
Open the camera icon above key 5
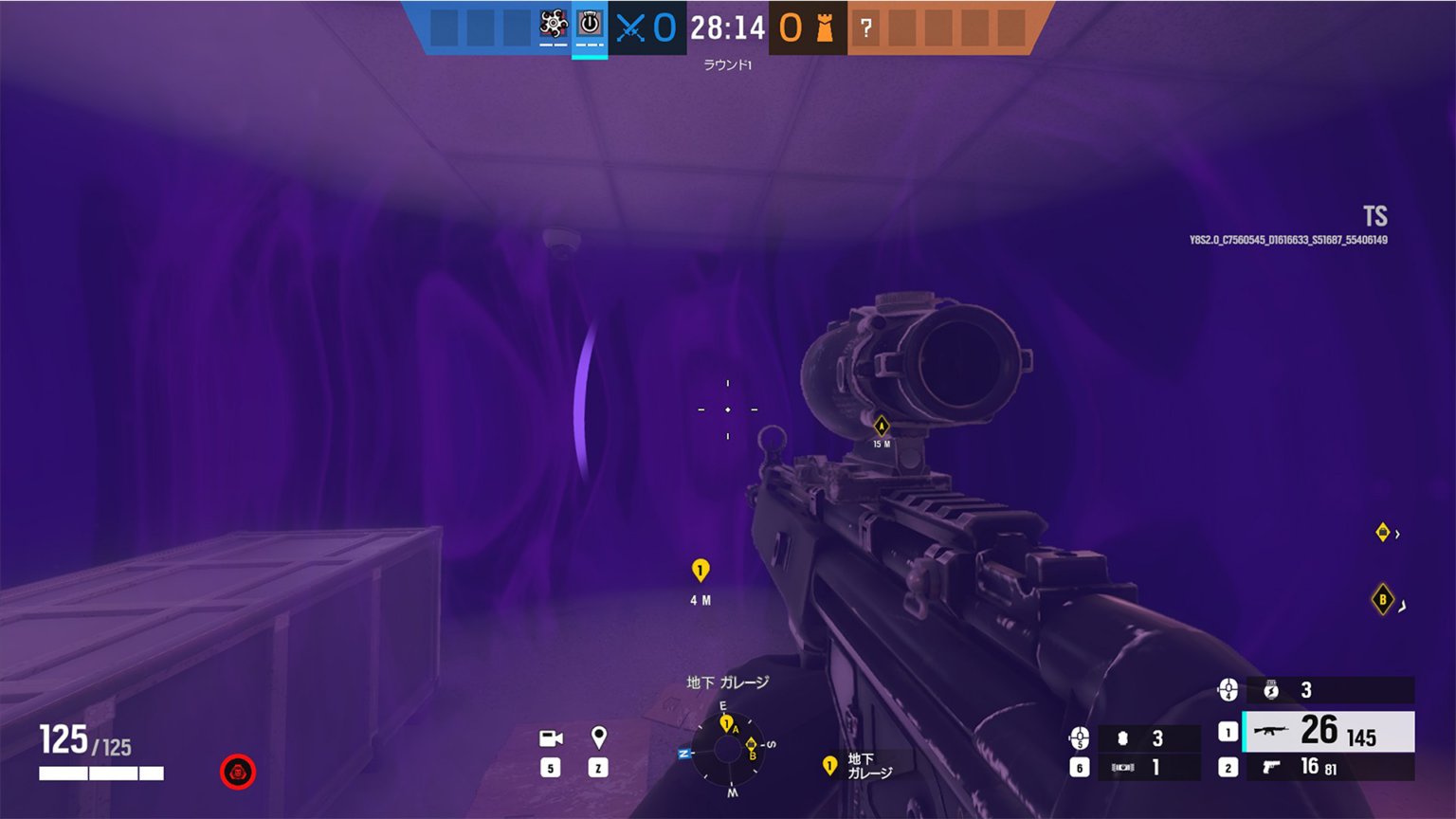point(550,738)
